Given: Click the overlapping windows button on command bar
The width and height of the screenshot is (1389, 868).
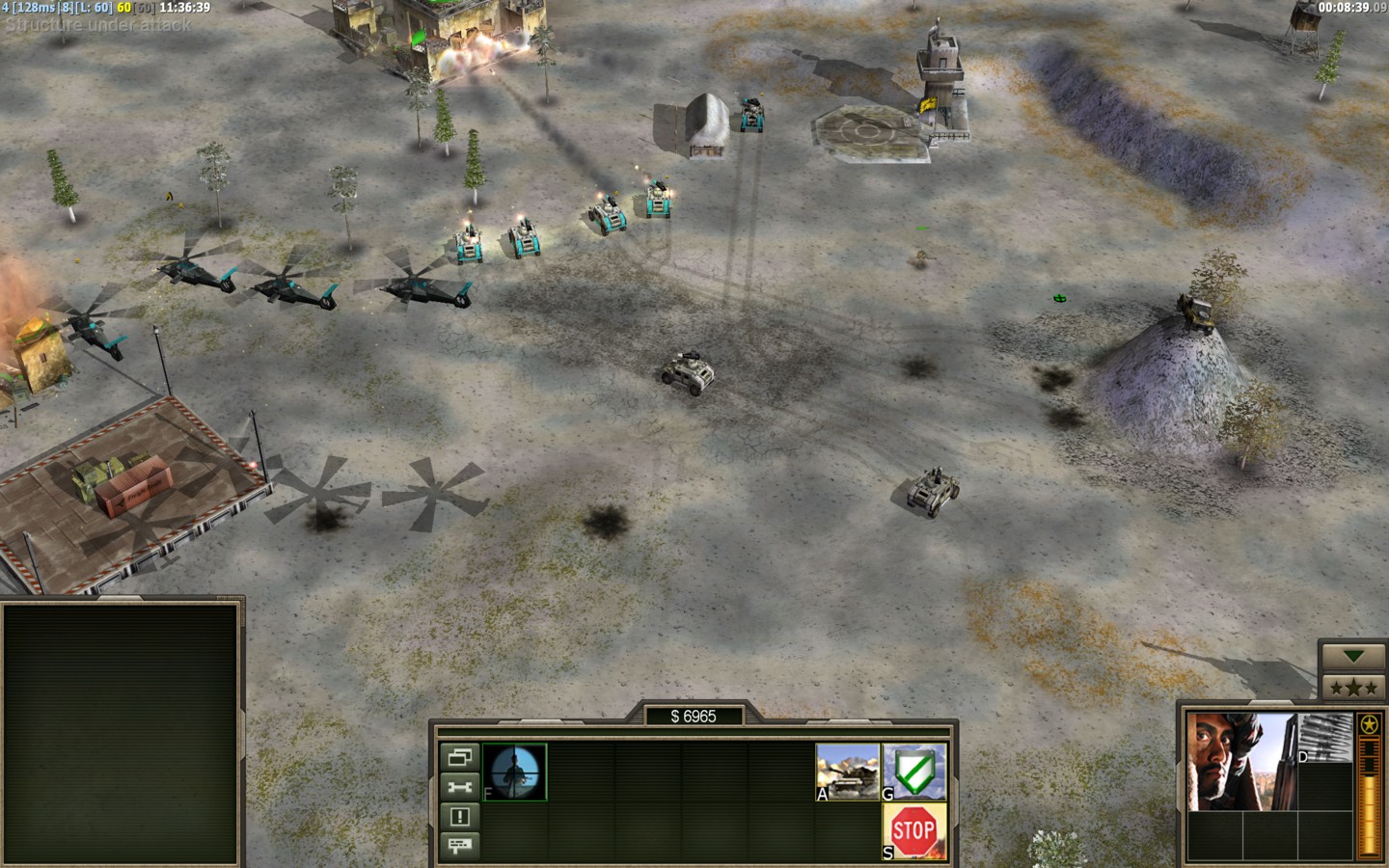Looking at the screenshot, I should click(460, 757).
